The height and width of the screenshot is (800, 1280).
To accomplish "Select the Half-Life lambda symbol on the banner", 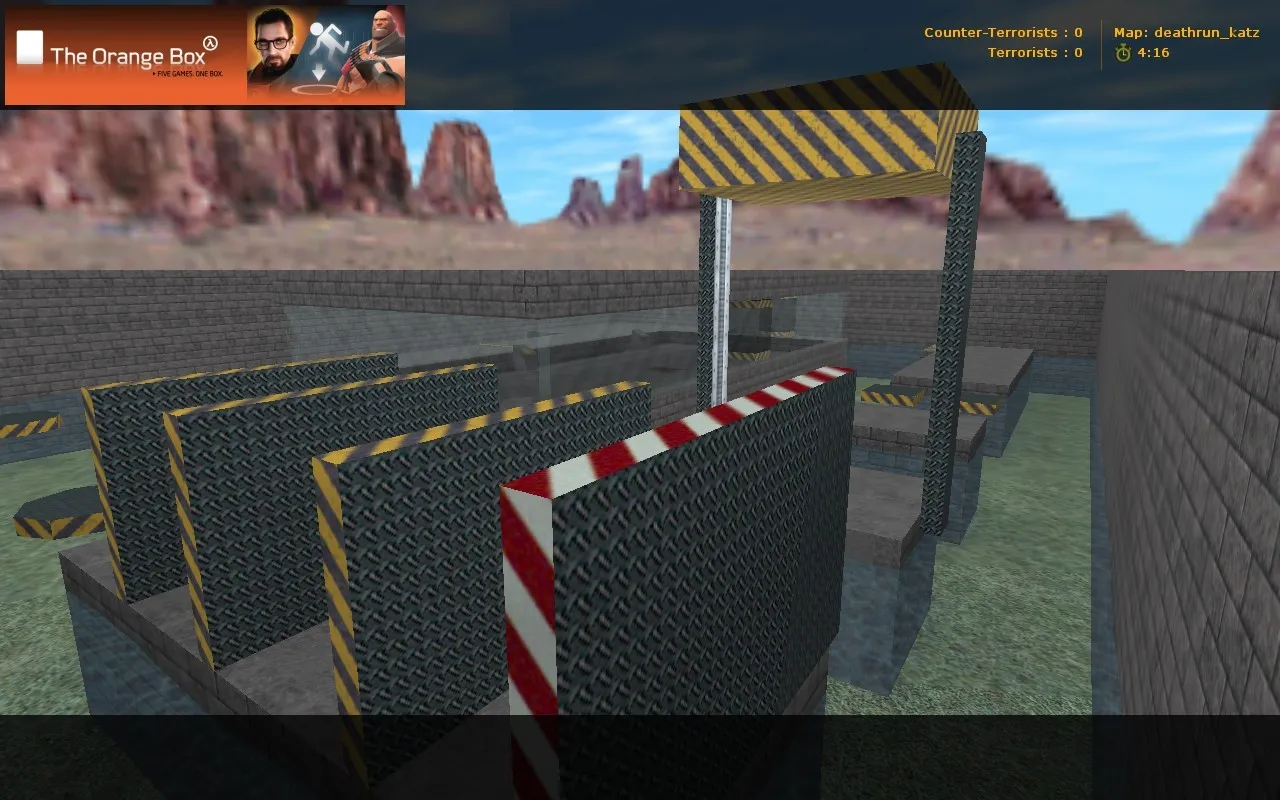I will coord(209,43).
